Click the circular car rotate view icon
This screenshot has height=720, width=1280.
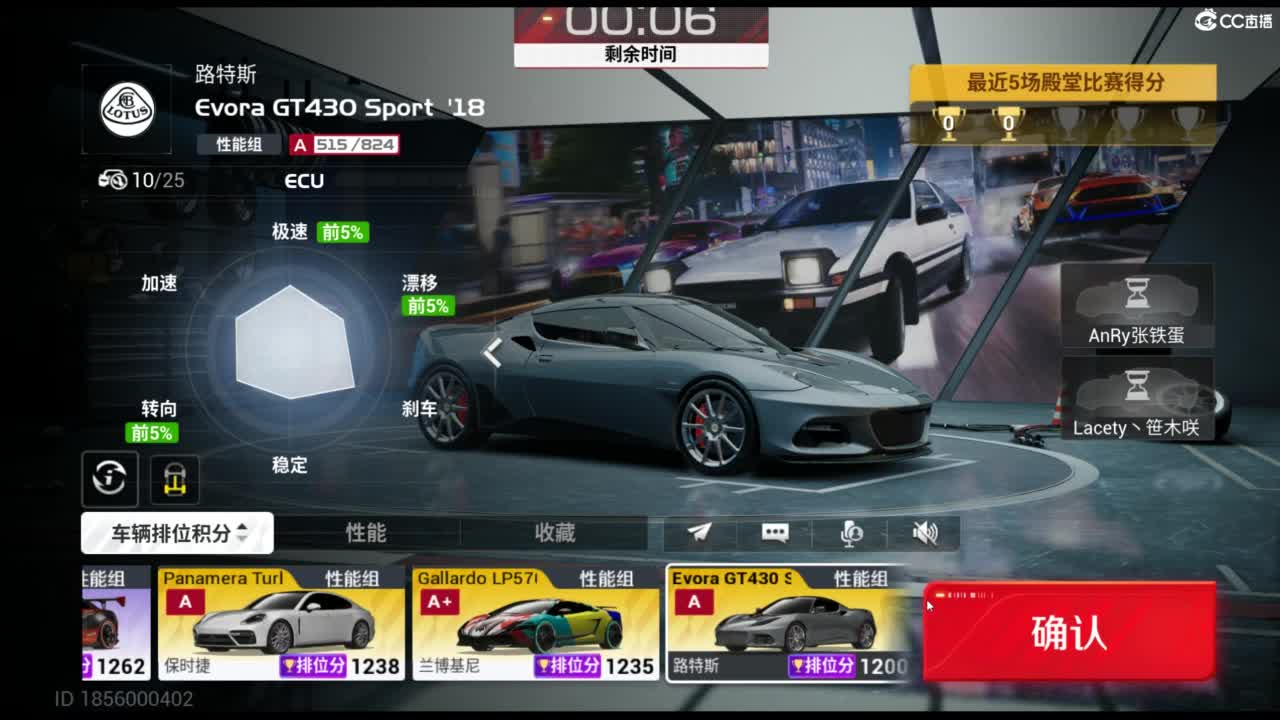(x=110, y=478)
